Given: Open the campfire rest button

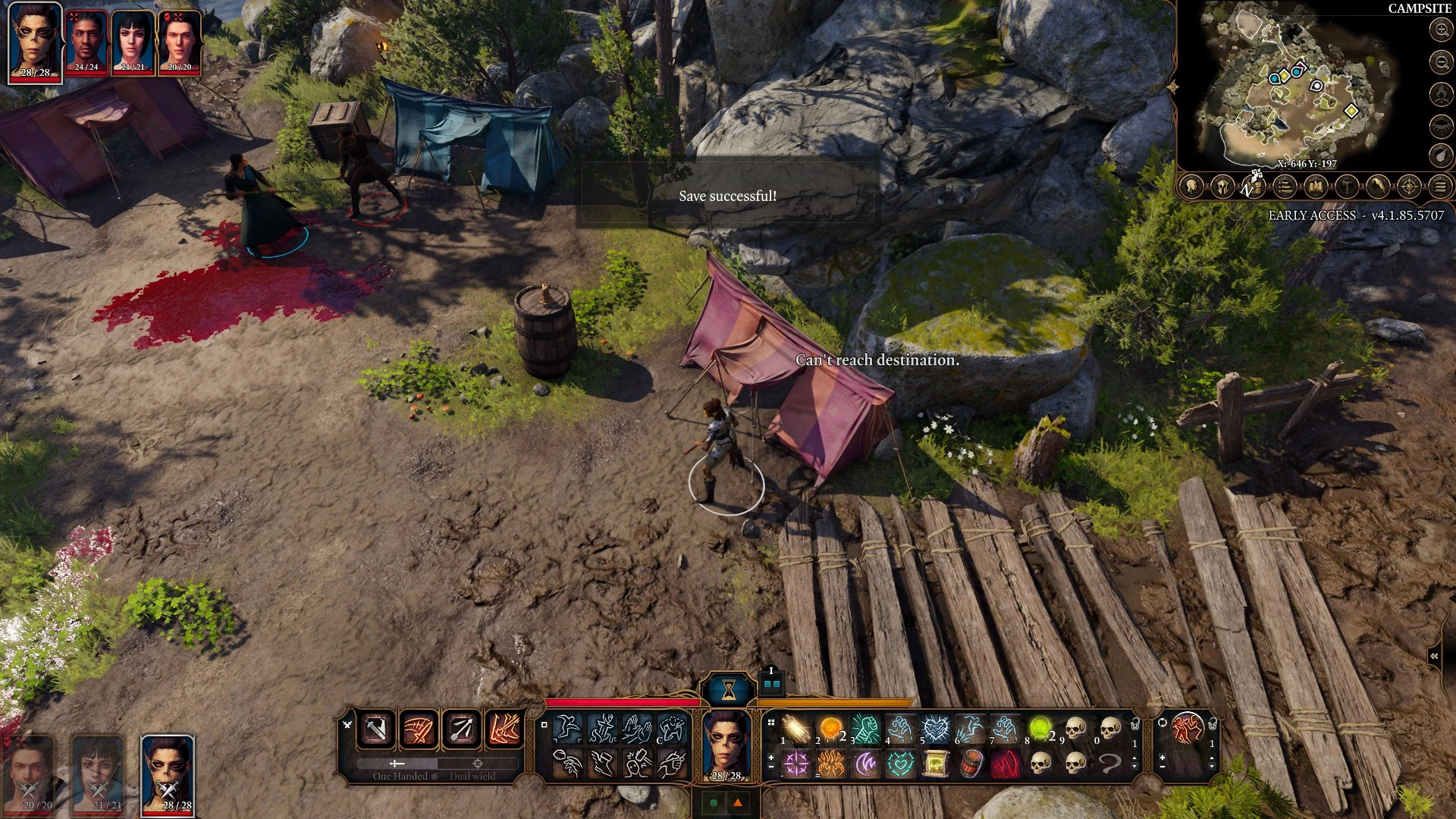Looking at the screenshot, I should point(1441,94).
